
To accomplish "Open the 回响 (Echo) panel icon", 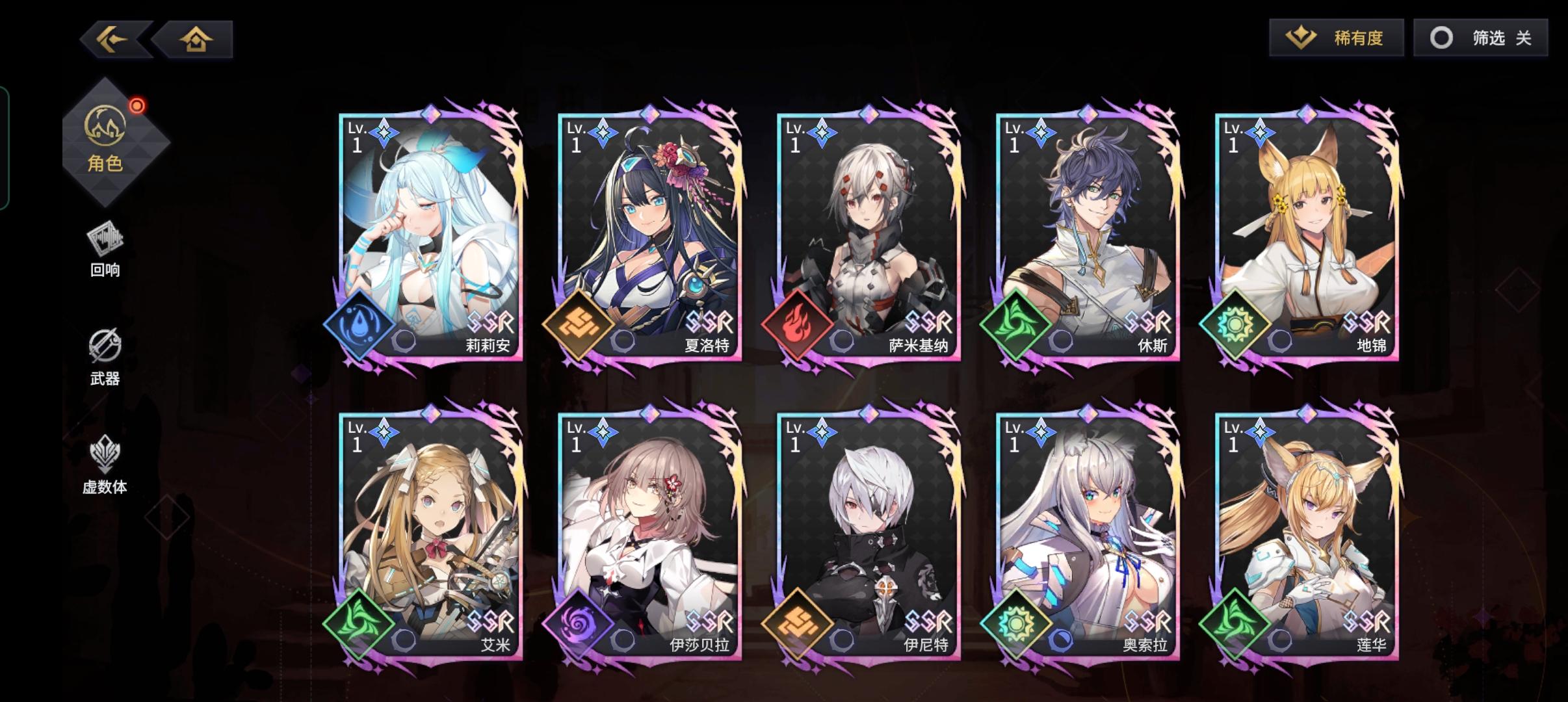I will (106, 246).
